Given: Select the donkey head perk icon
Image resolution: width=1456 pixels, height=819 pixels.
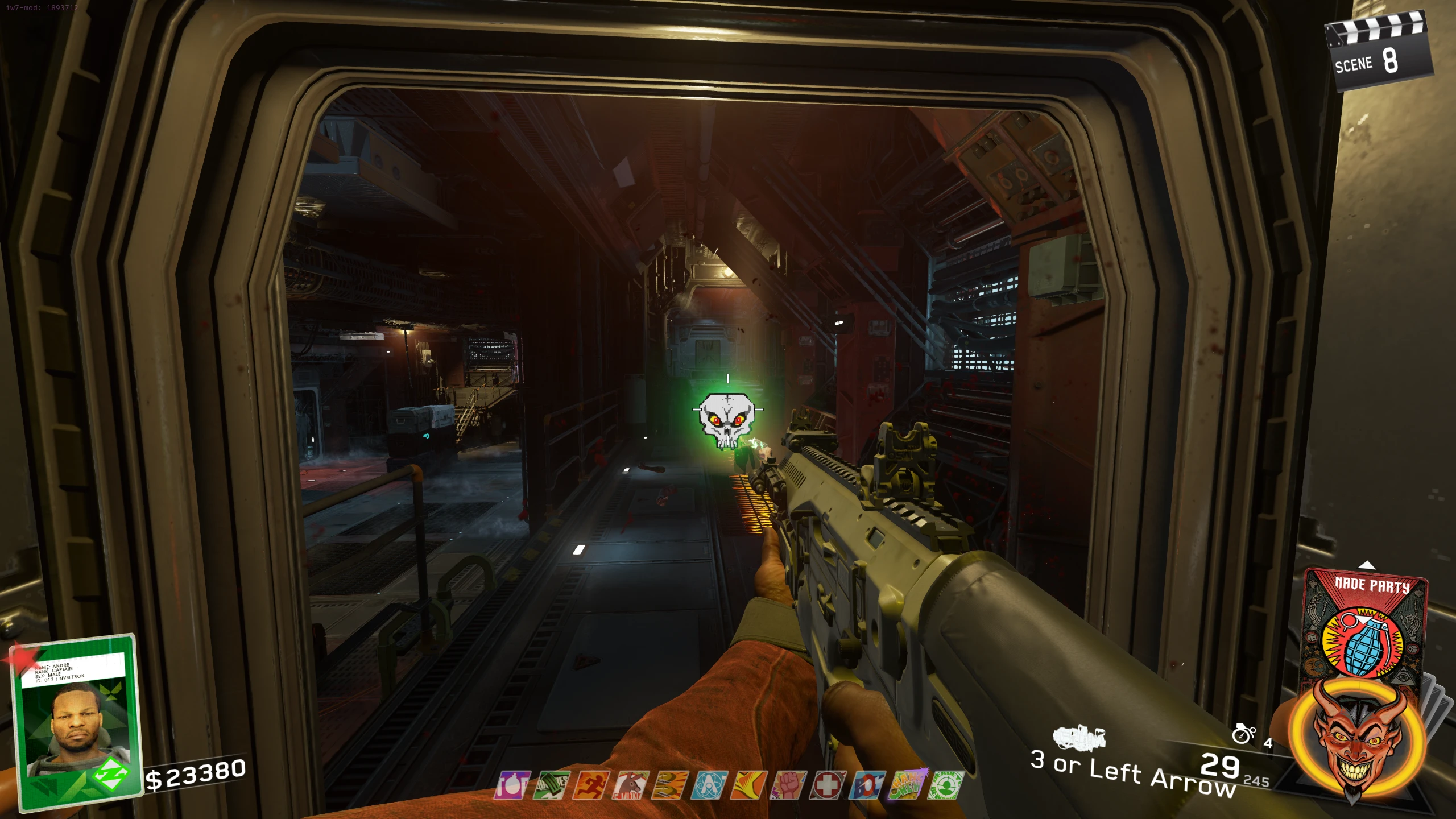Looking at the screenshot, I should pos(630,786).
